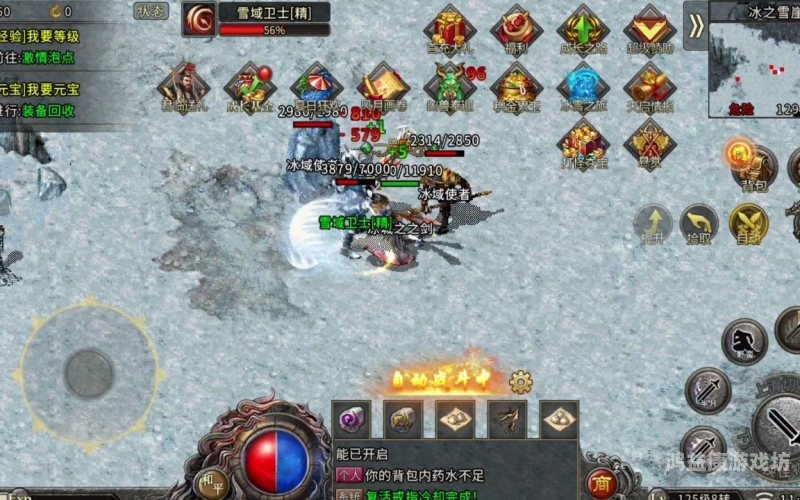Open the auto-battle gear settings
The width and height of the screenshot is (800, 500).
tap(520, 381)
